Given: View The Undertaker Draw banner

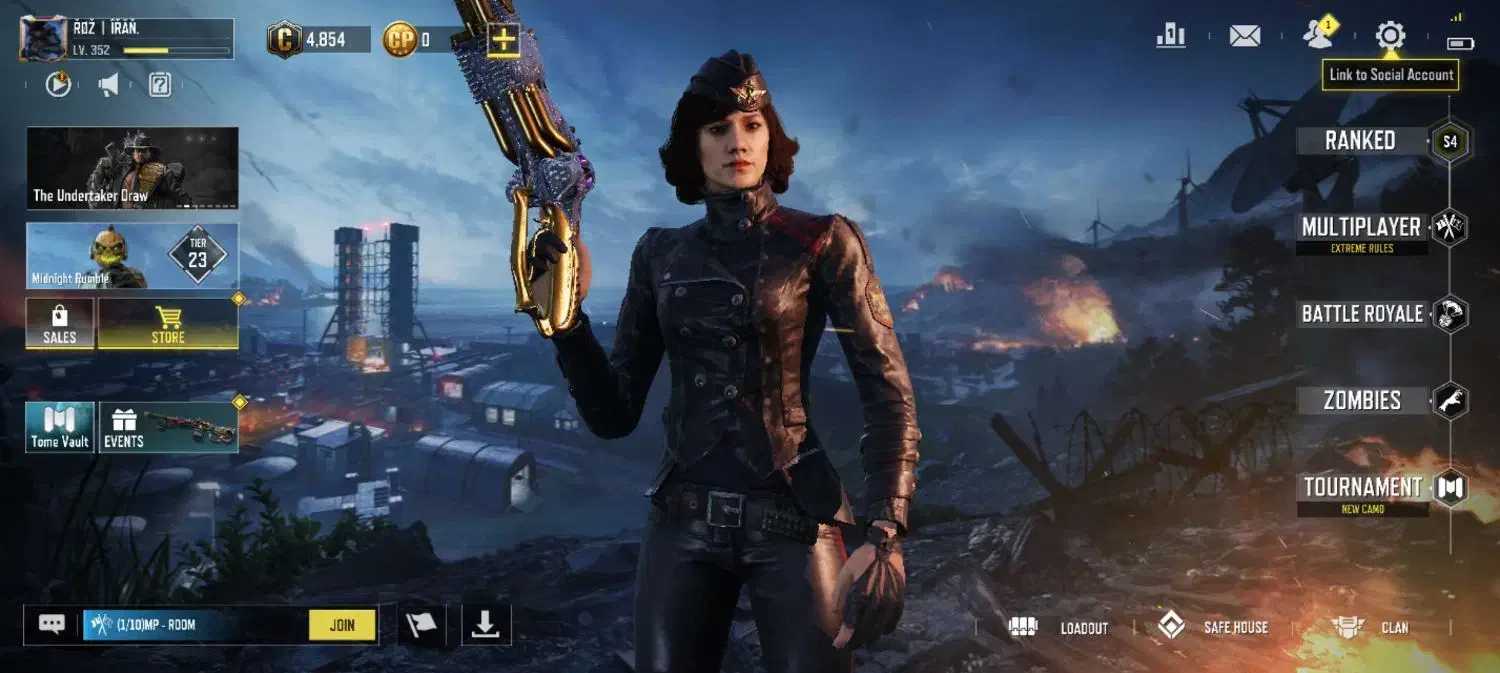Looking at the screenshot, I should pos(132,167).
